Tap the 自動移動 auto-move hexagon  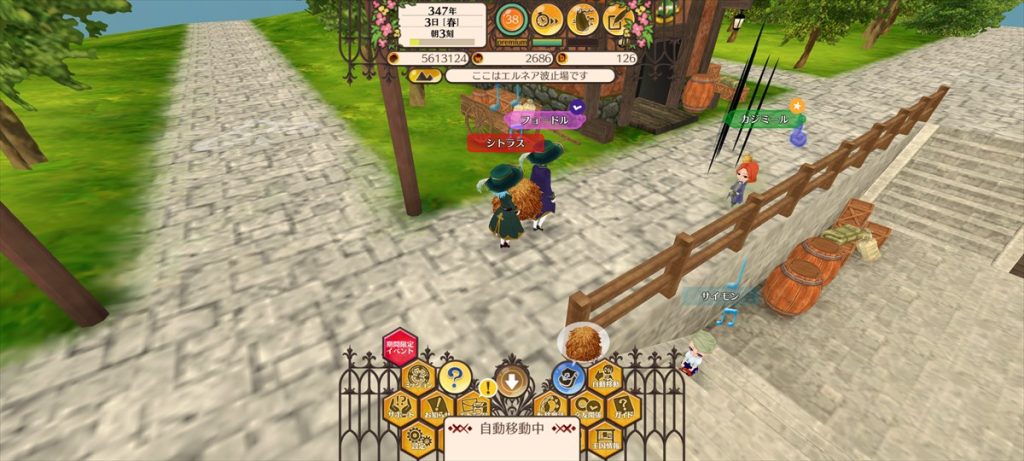pyautogui.click(x=605, y=378)
